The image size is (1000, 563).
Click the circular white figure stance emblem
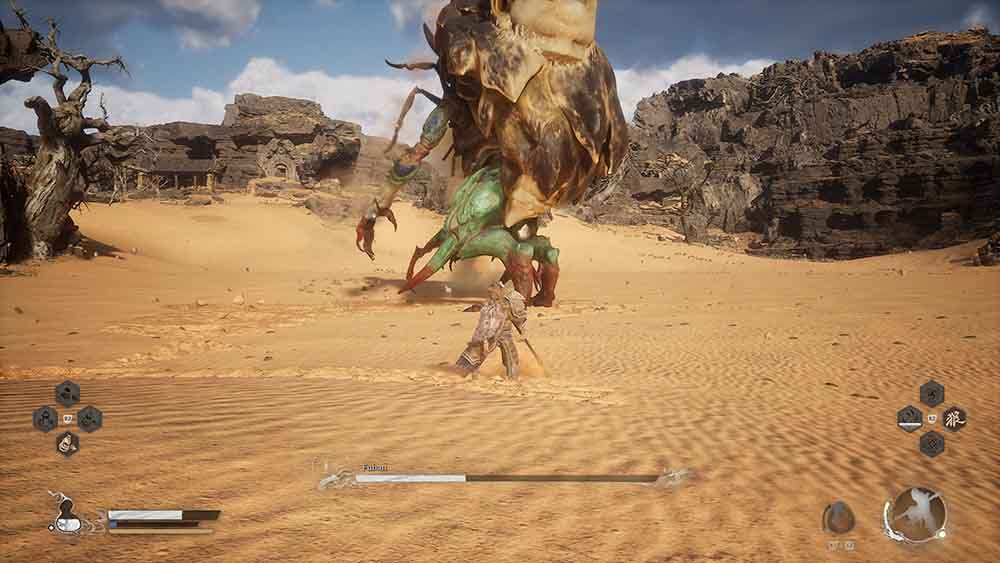(915, 514)
